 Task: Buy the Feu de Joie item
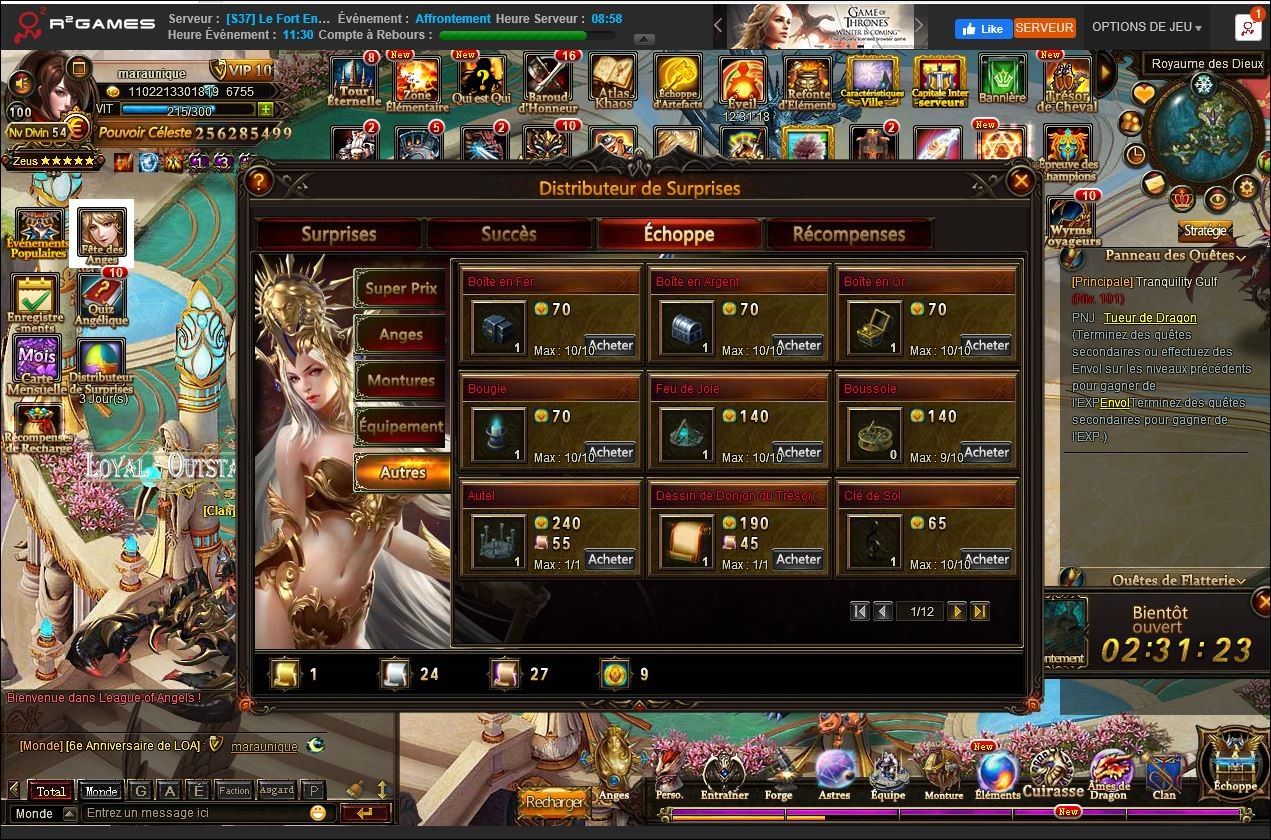(798, 452)
